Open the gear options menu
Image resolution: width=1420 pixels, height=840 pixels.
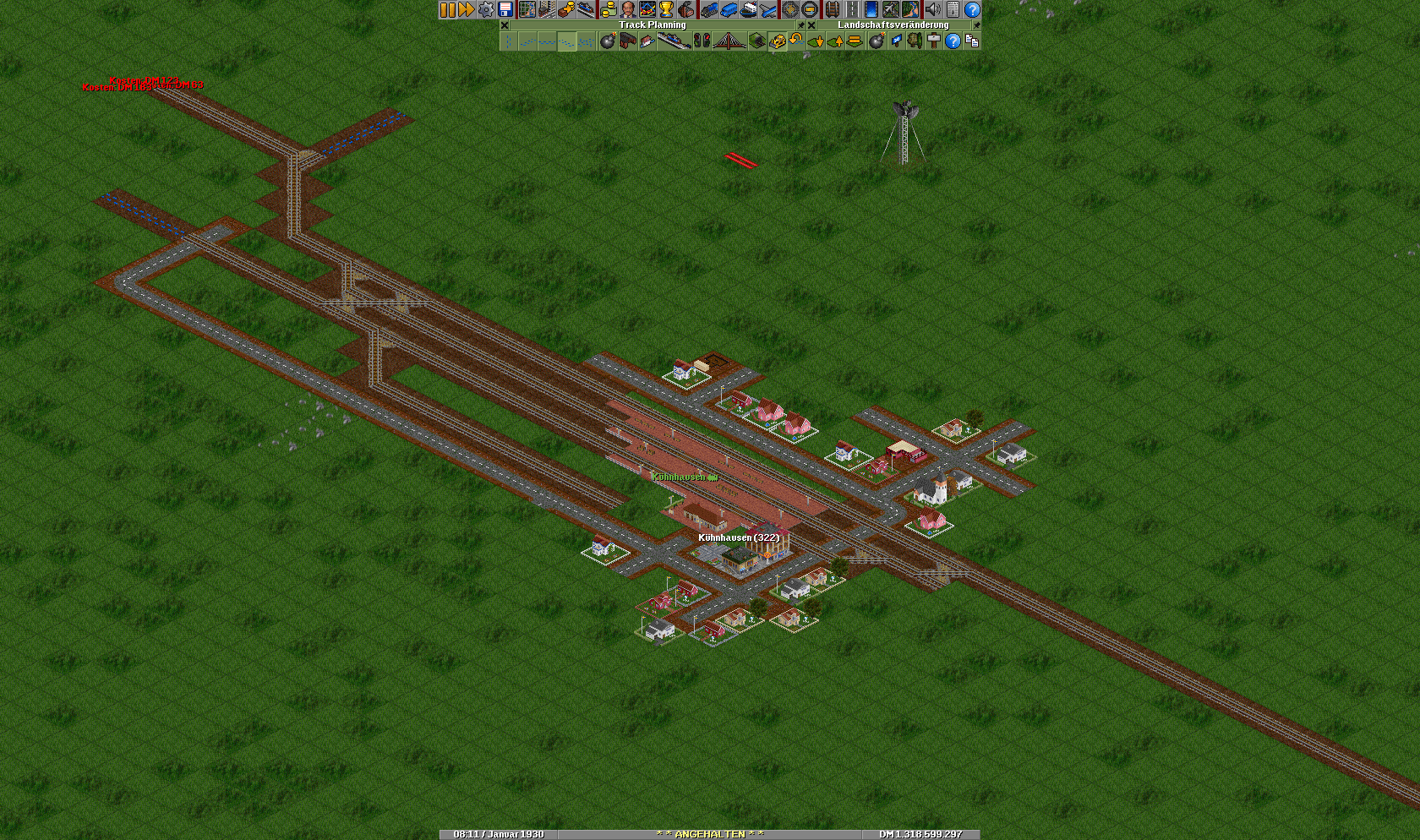click(x=486, y=9)
